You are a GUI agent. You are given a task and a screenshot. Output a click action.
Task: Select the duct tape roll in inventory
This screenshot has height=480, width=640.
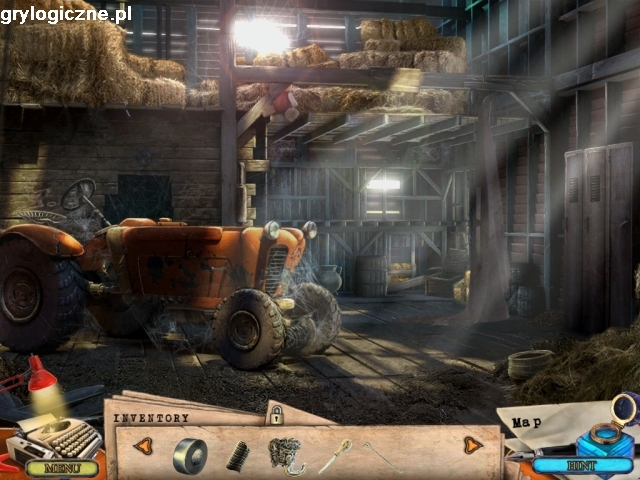[x=189, y=455]
